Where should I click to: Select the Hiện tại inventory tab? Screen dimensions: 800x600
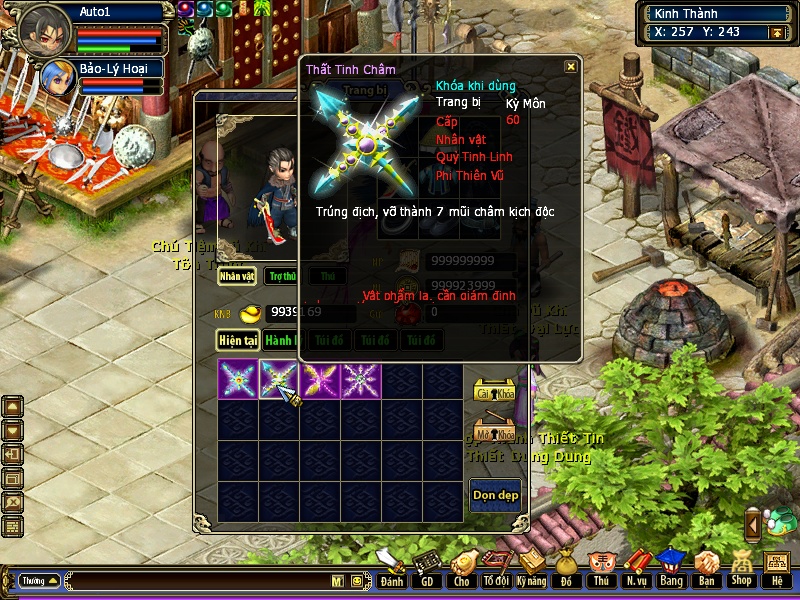(239, 340)
